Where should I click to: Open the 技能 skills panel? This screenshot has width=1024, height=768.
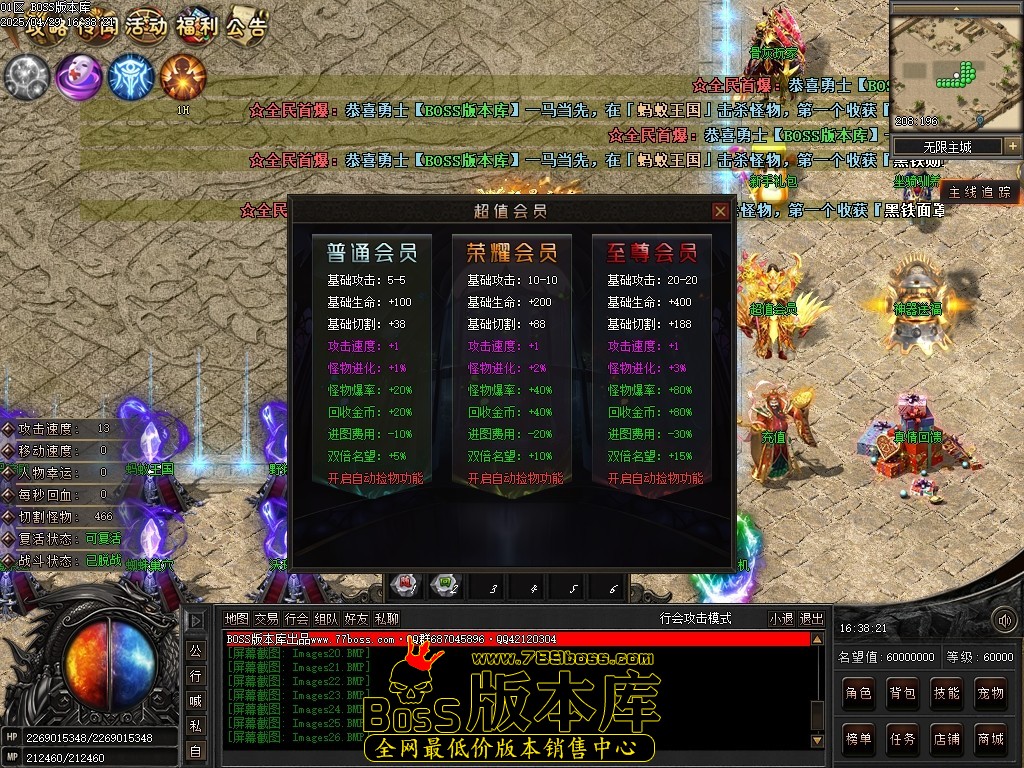coord(947,692)
